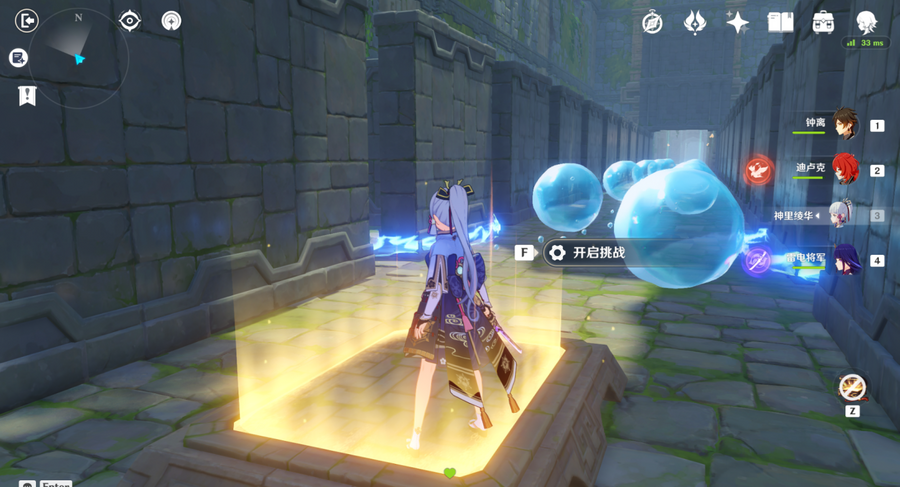
Task: Switch to party member 钟离
Action: click(845, 124)
